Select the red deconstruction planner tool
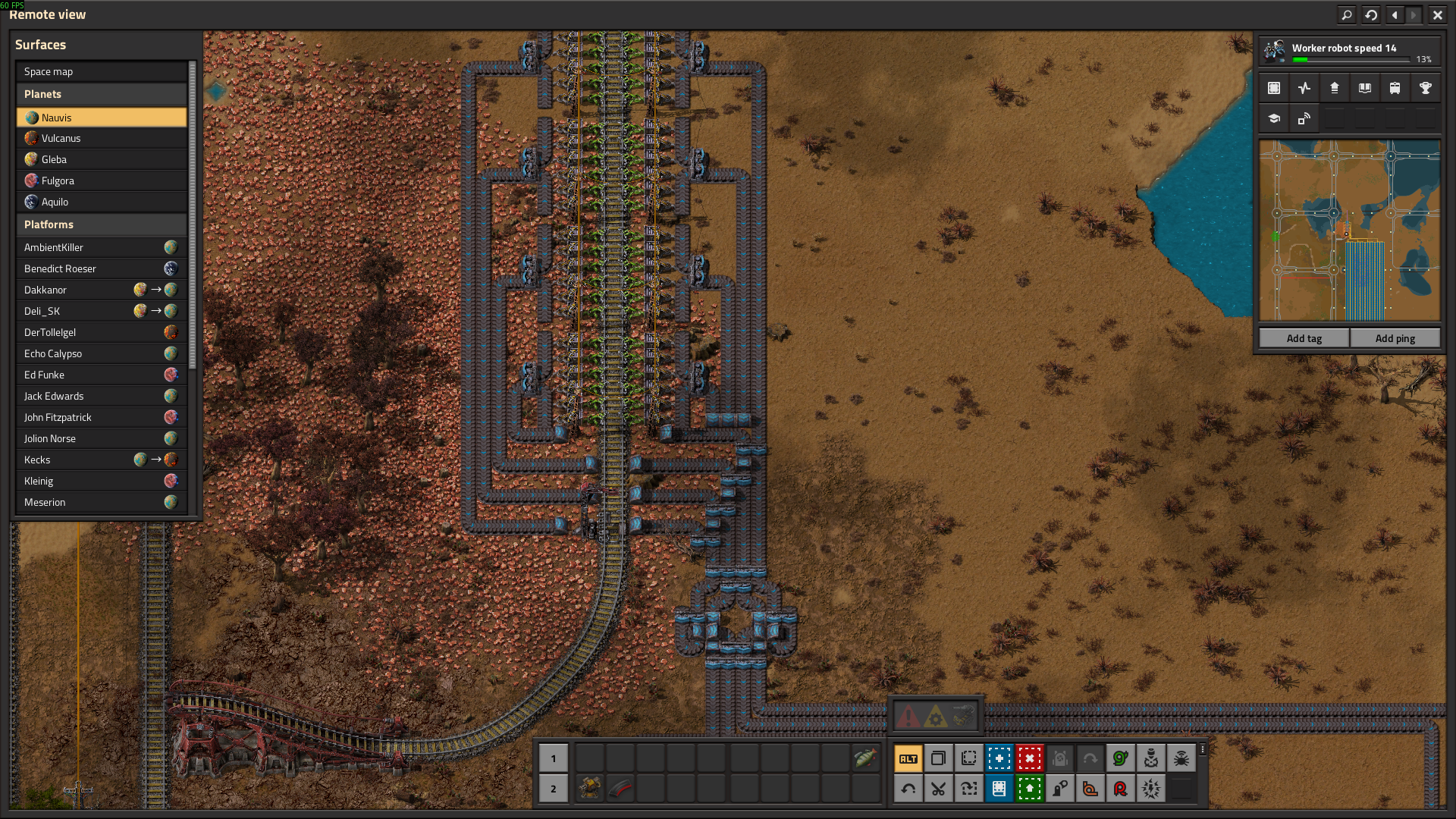The height and width of the screenshot is (819, 1456). click(x=1029, y=758)
